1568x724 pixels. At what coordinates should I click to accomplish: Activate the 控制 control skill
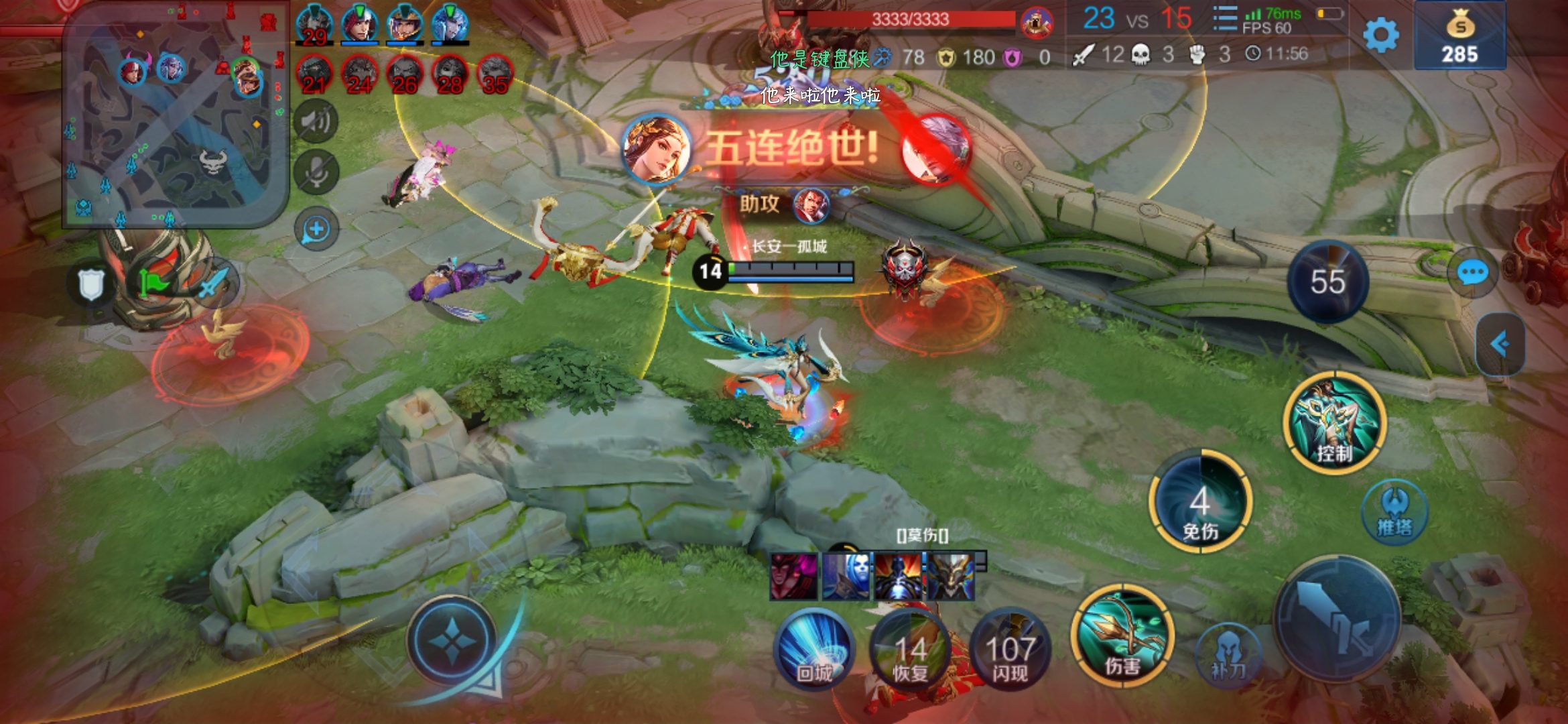[1334, 423]
